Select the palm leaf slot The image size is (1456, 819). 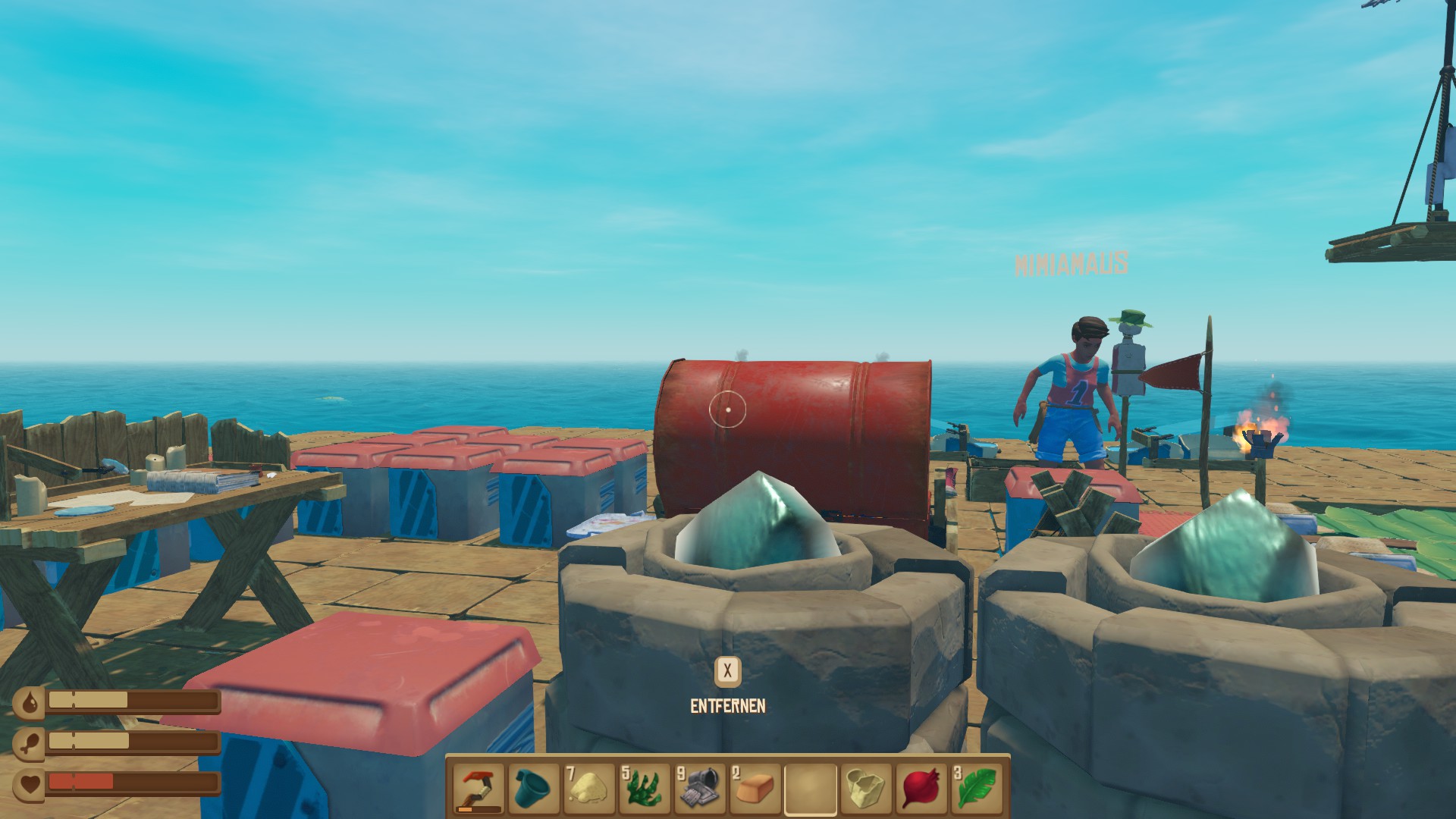tap(976, 789)
